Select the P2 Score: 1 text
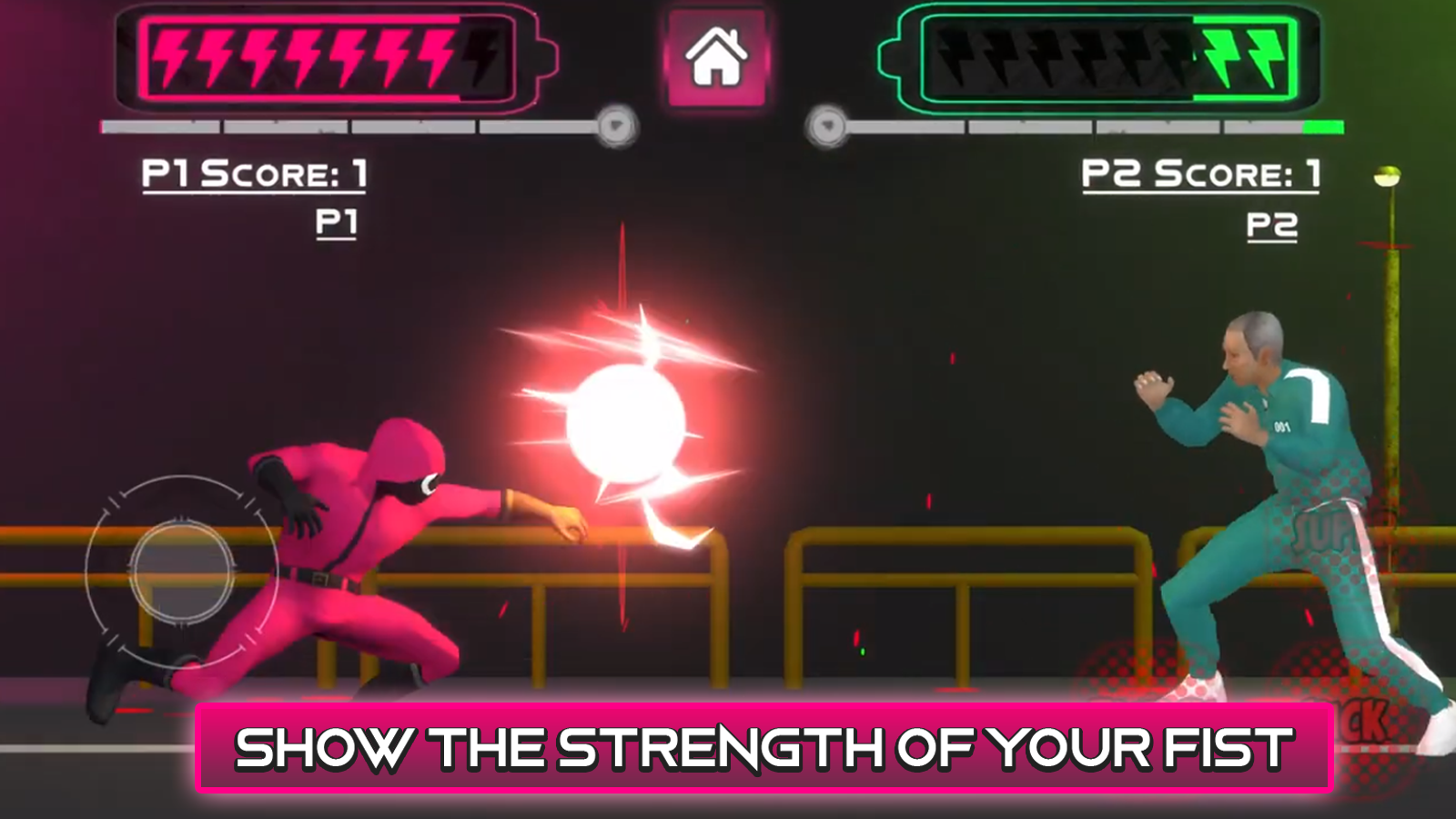The image size is (1456, 819). [x=1199, y=173]
